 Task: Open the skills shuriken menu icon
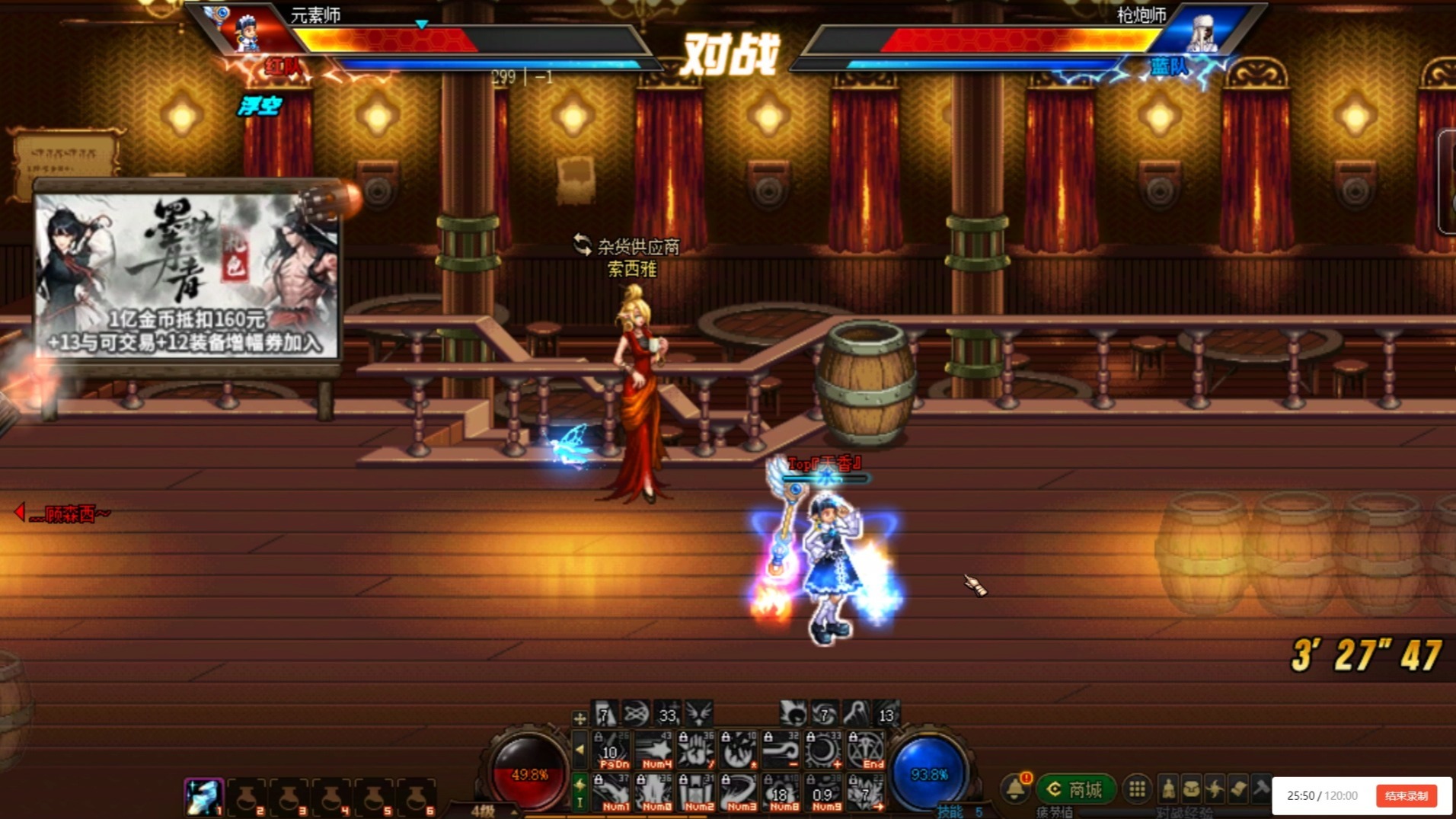coord(1215,789)
